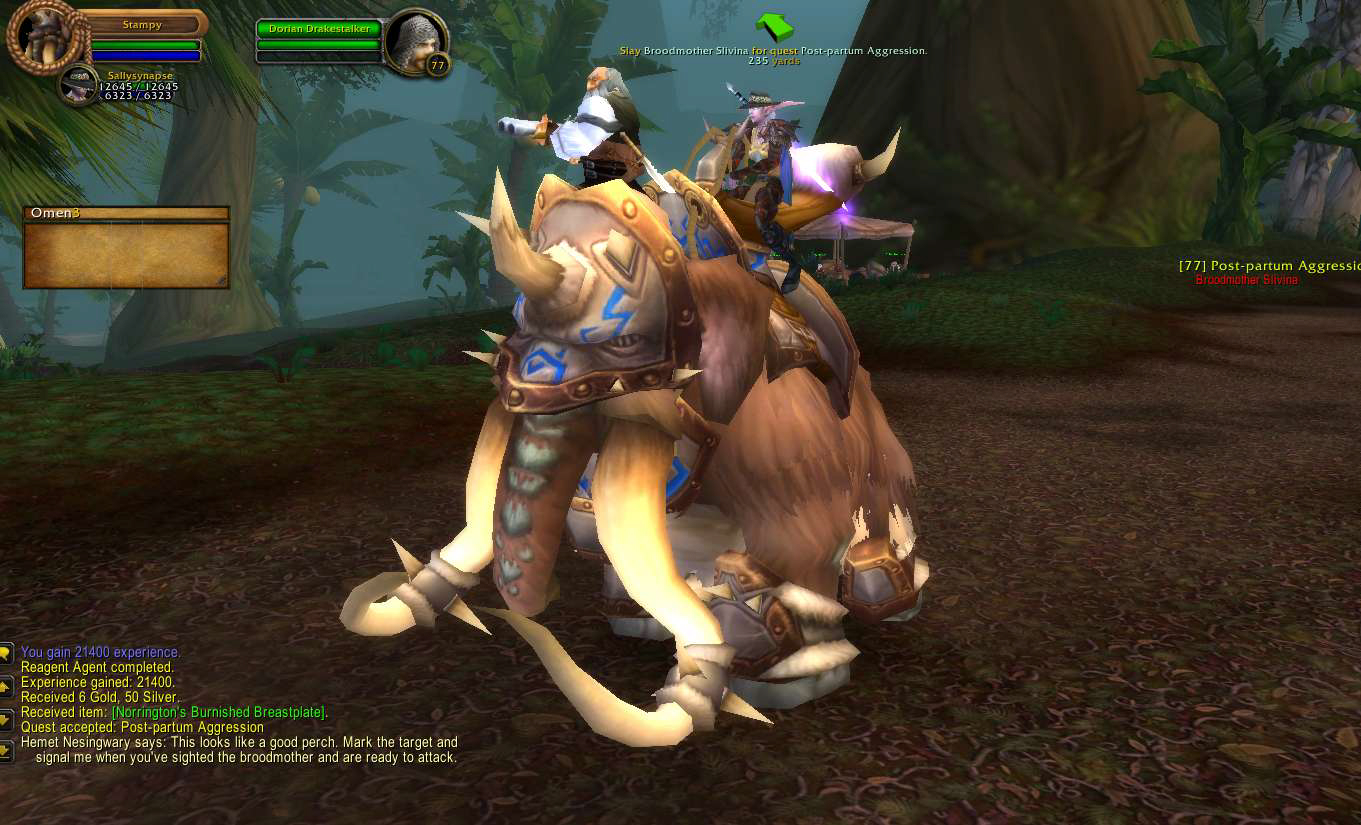This screenshot has width=1361, height=825.
Task: Select the Sallysynapse player portrait
Action: (77, 86)
